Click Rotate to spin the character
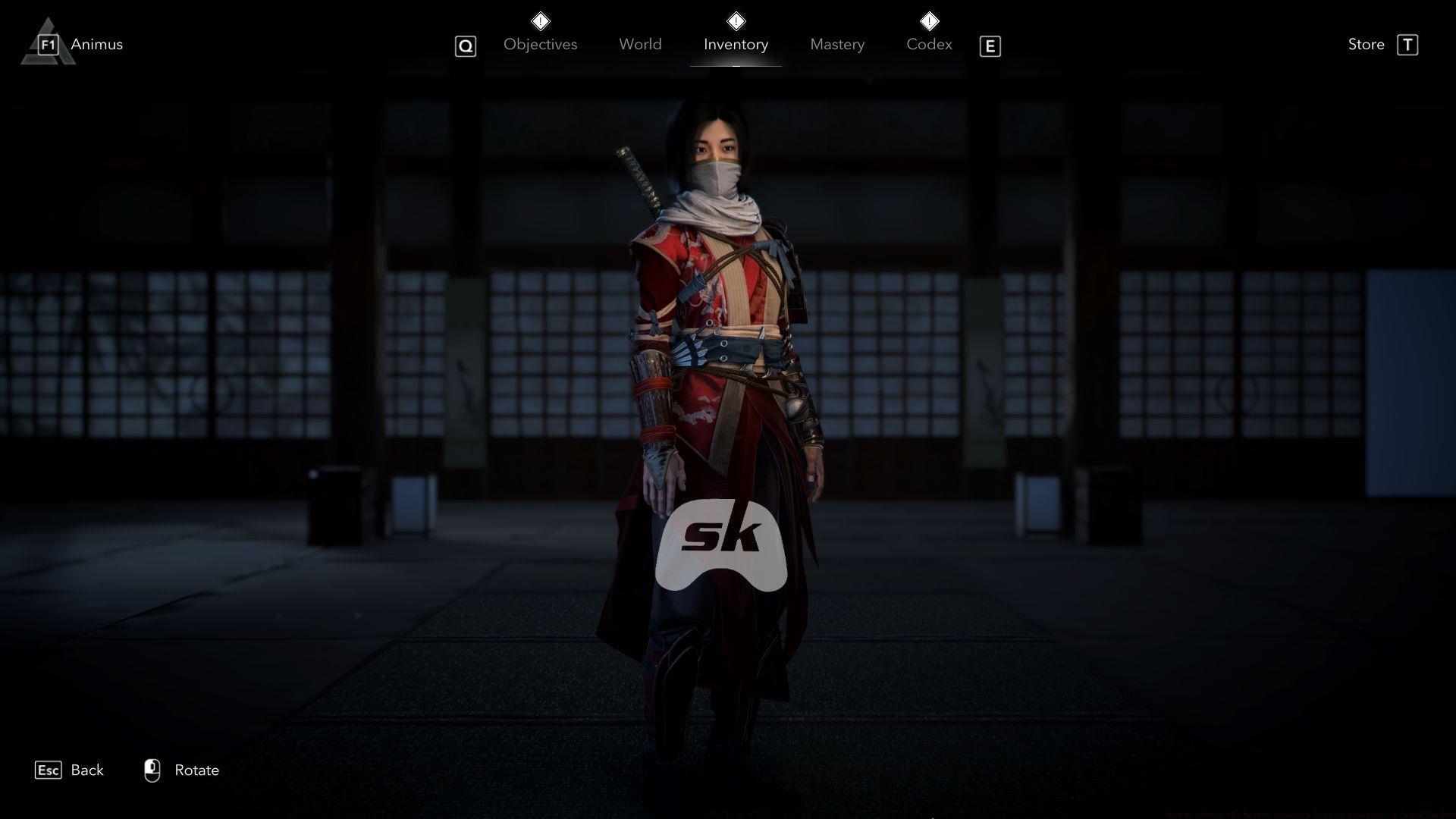The width and height of the screenshot is (1456, 819). (196, 770)
